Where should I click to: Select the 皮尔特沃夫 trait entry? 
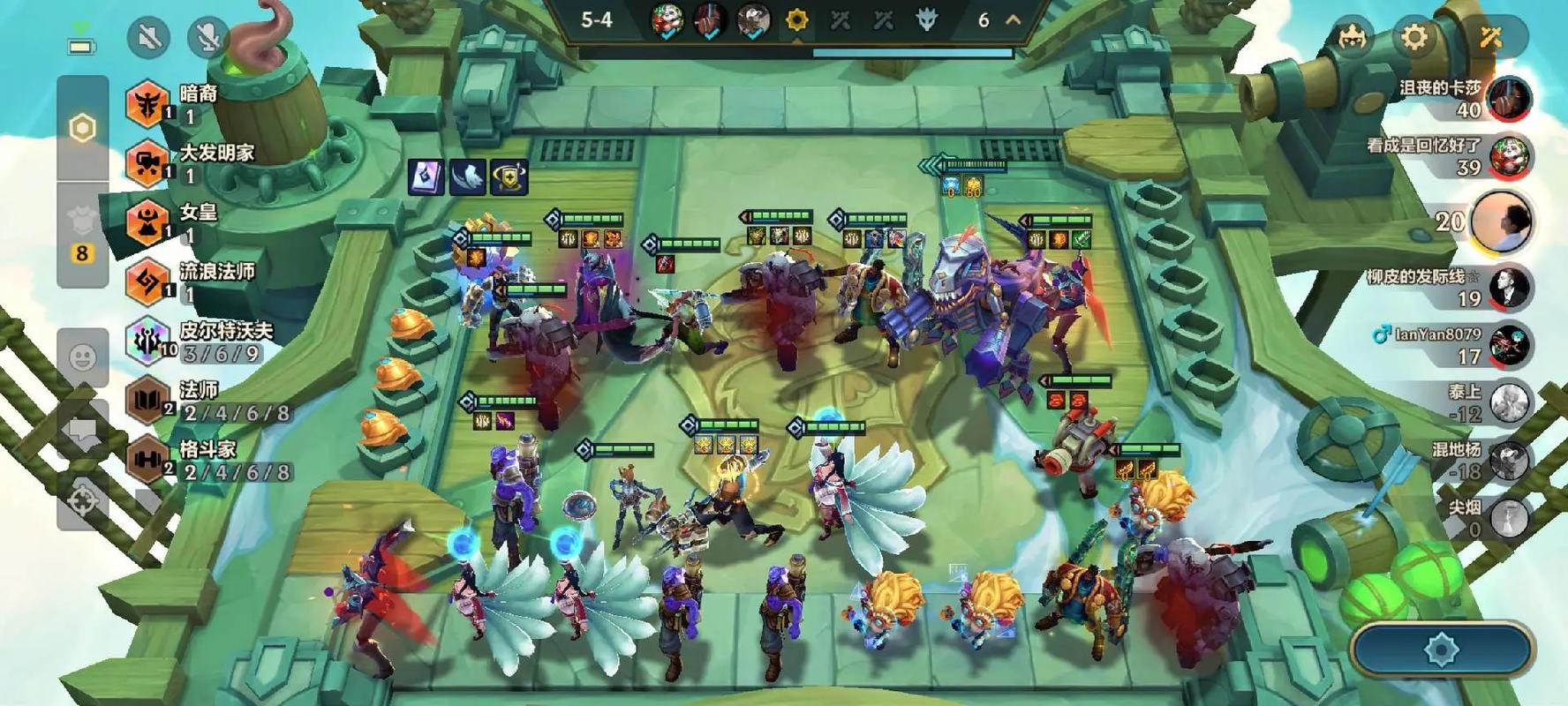(148, 341)
